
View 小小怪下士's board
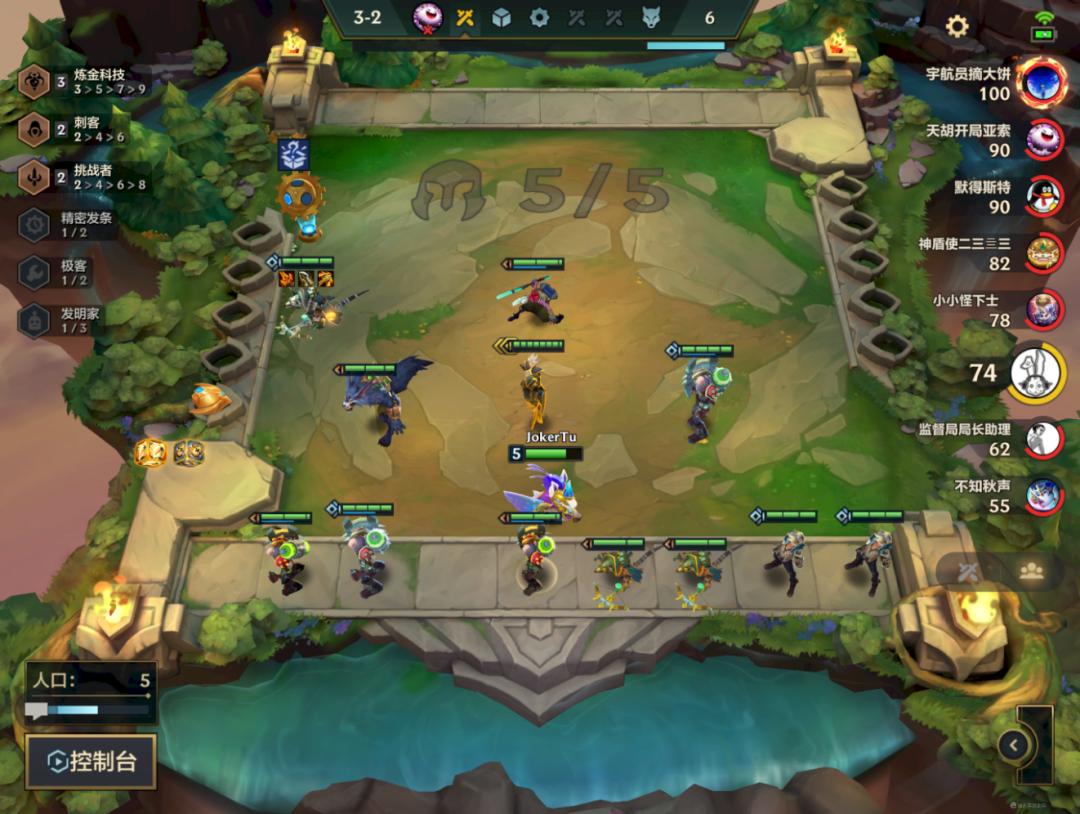pos(1044,310)
